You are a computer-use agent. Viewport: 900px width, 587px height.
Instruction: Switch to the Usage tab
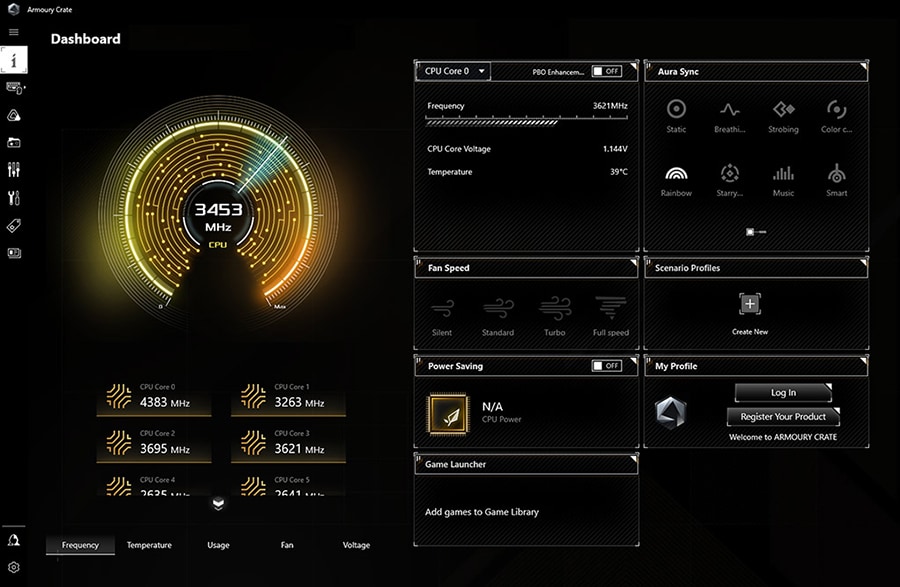[x=218, y=545]
